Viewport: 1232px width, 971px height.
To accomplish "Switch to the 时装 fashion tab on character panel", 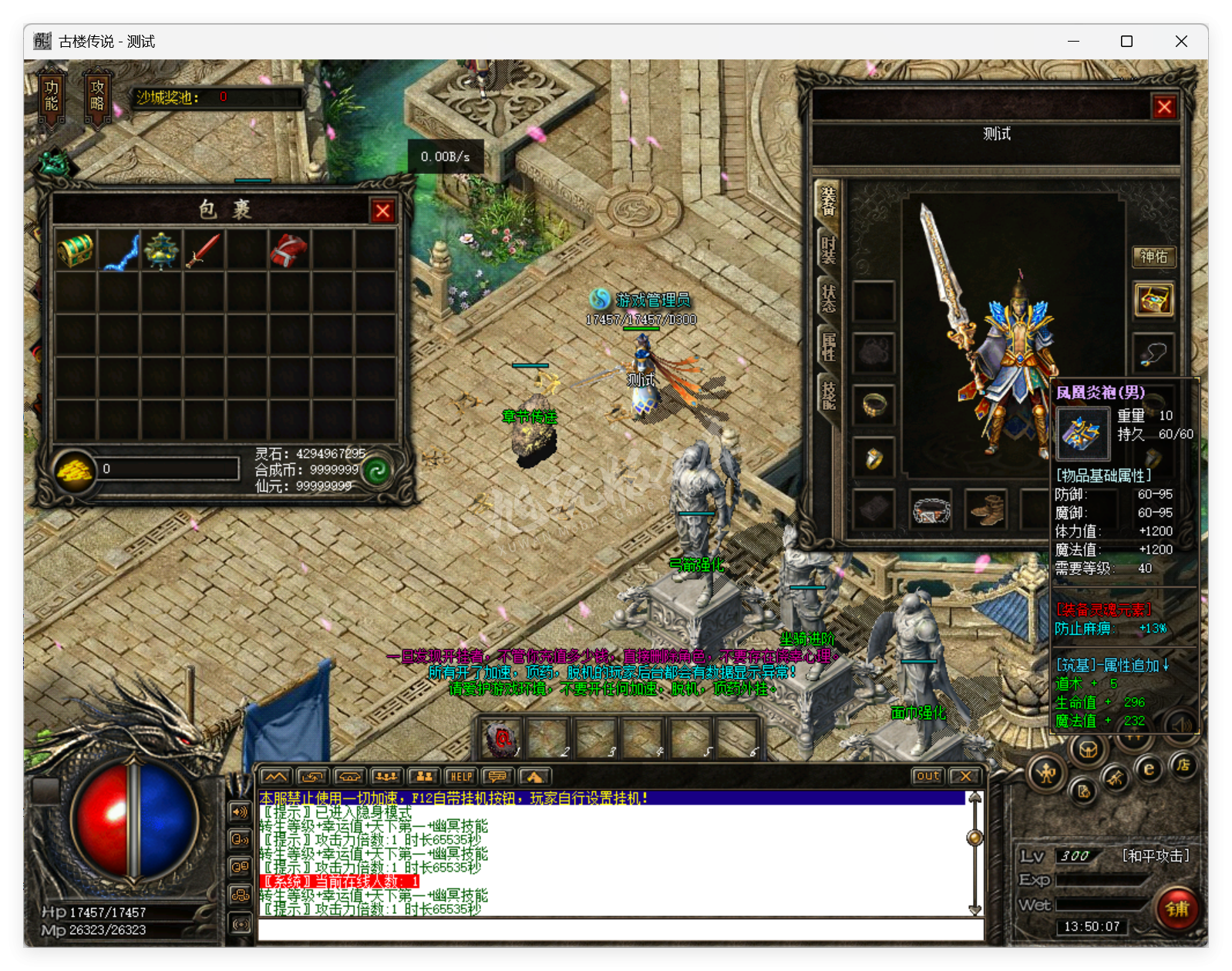I will pos(826,250).
